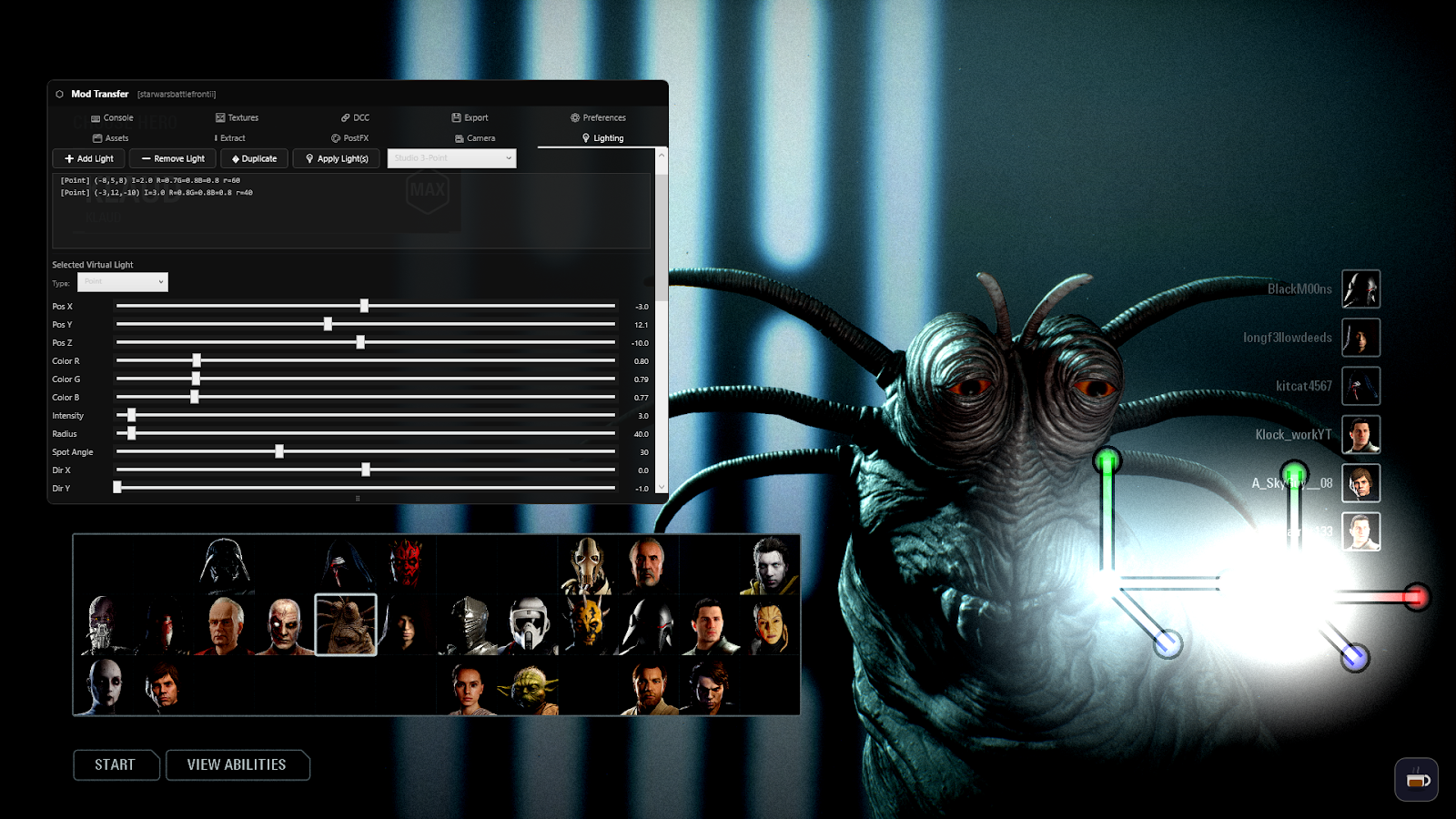Select the Mod Transfer window title
The height and width of the screenshot is (819, 1456).
[99, 93]
